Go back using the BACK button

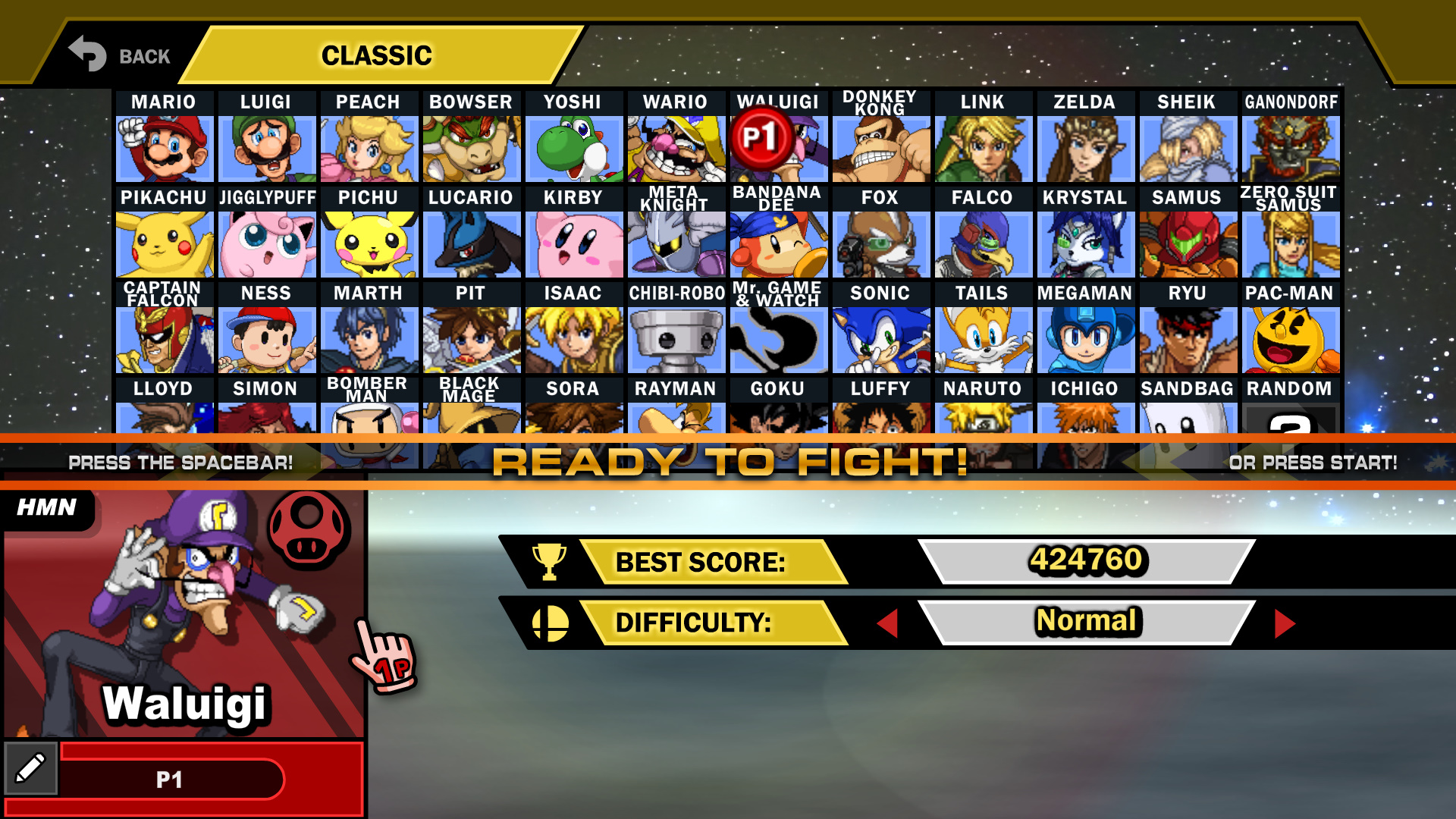(118, 55)
